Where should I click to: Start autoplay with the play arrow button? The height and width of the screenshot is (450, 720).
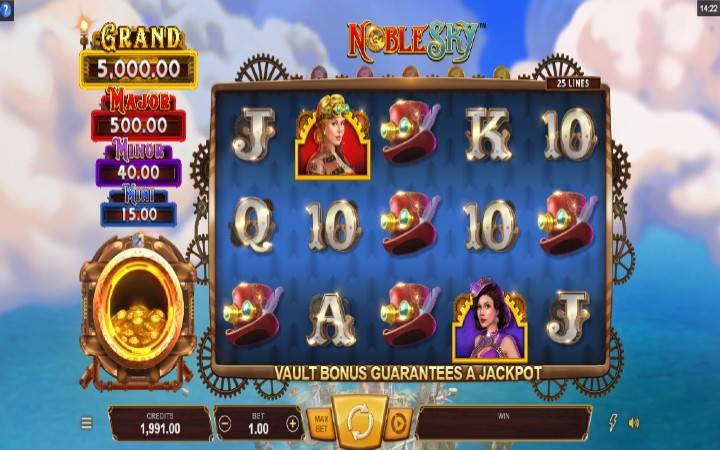point(398,422)
